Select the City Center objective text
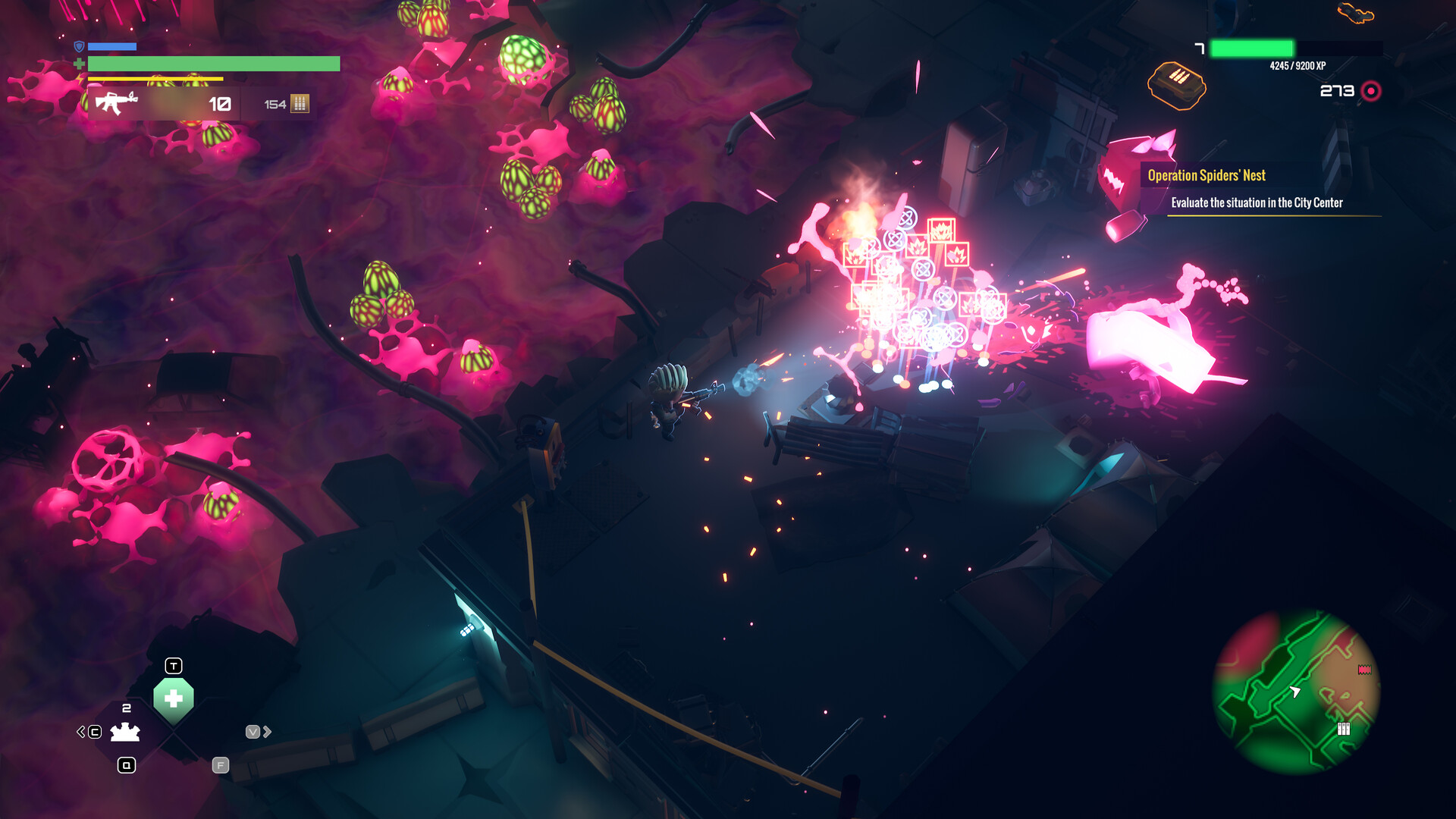Screen dimensions: 1456x819 click(1257, 203)
